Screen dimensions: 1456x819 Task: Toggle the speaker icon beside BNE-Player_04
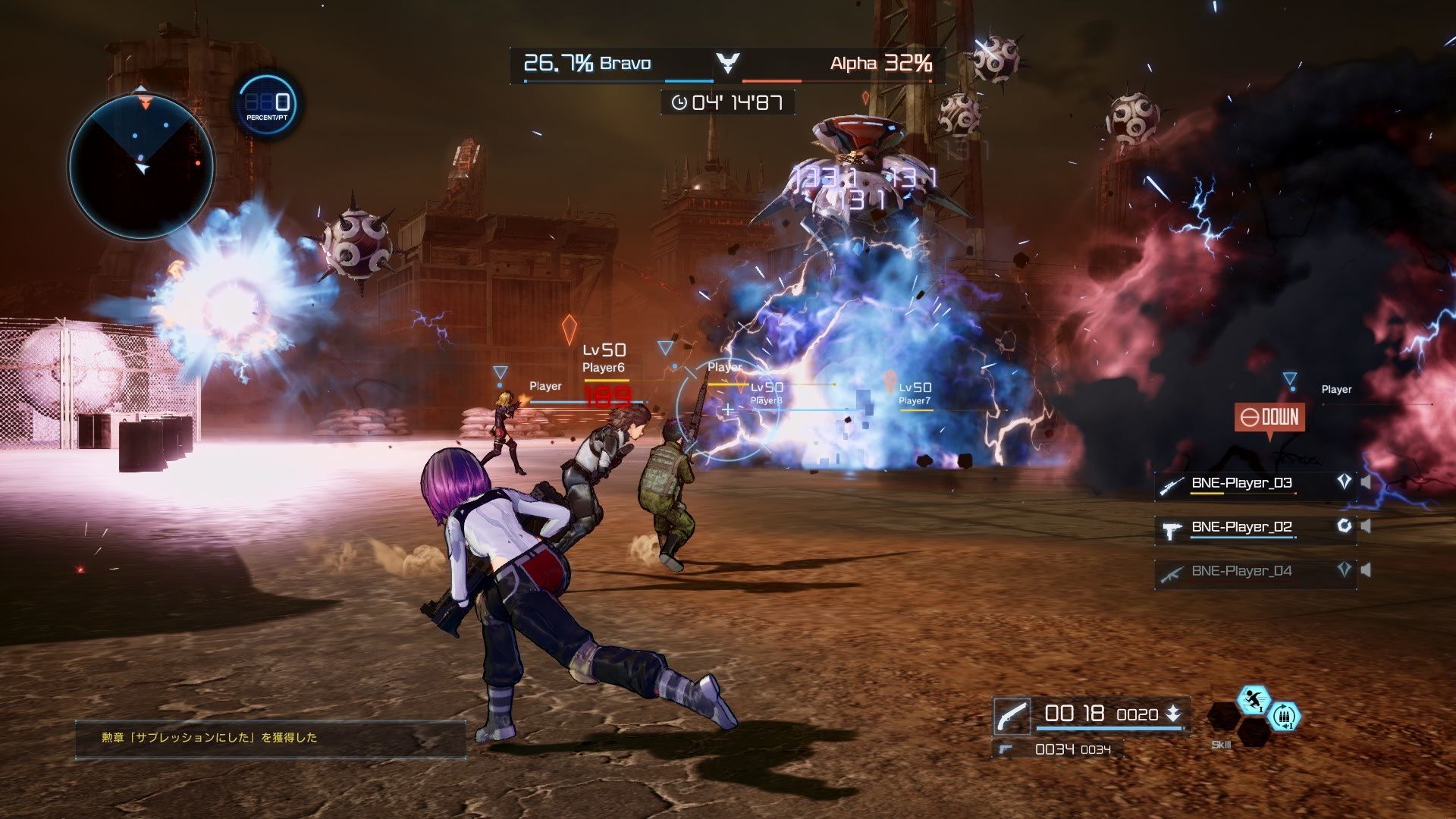1367,570
